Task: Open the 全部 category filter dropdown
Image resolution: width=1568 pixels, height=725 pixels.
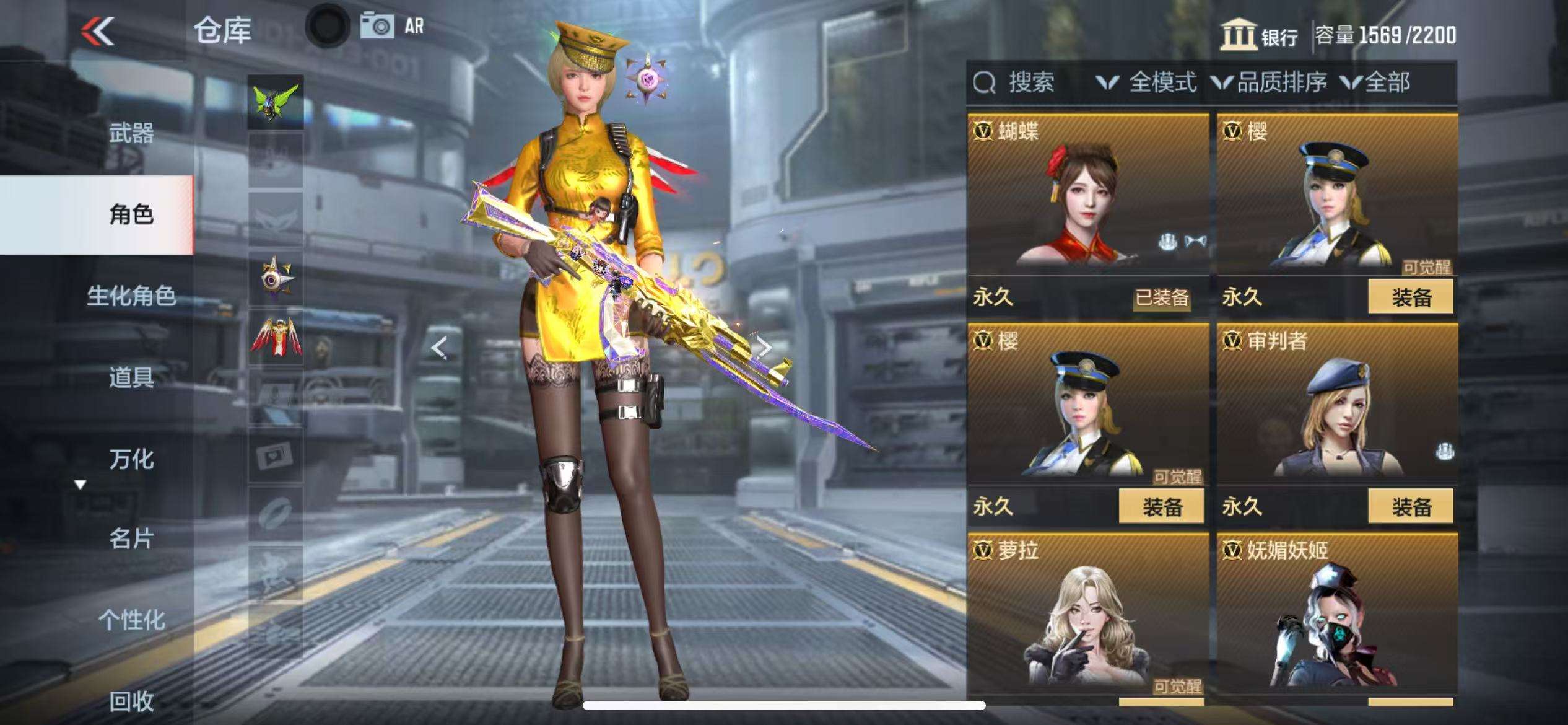Action: click(1376, 82)
